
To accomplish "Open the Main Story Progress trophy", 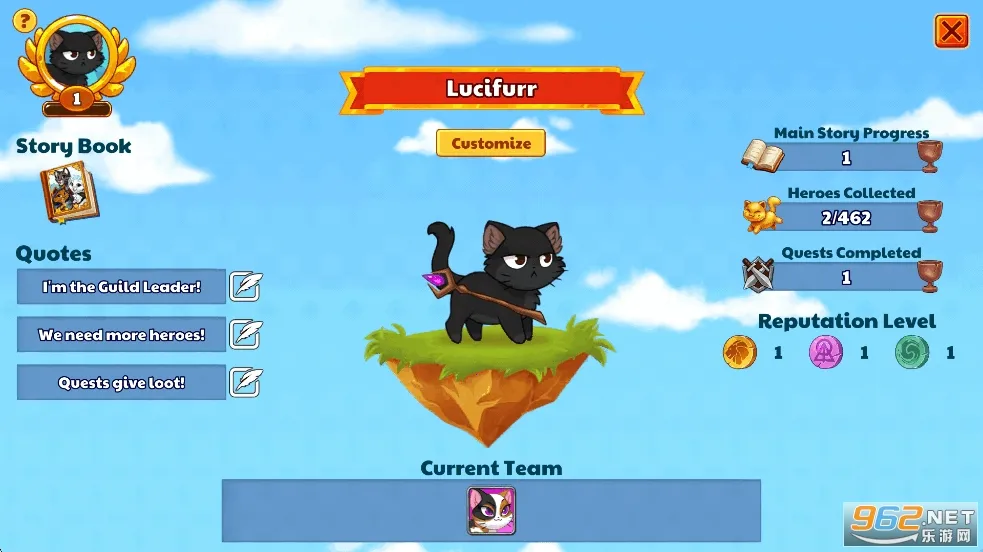I will click(930, 157).
